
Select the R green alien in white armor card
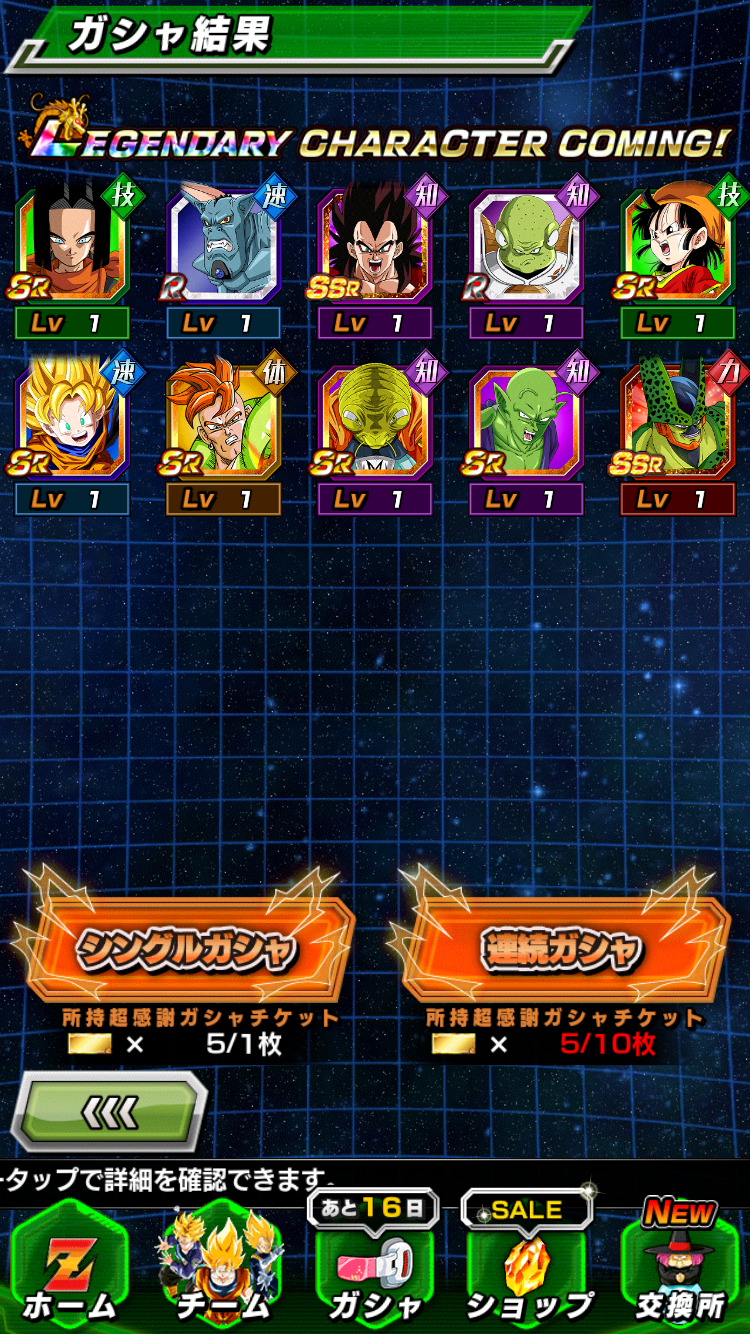(x=526, y=245)
